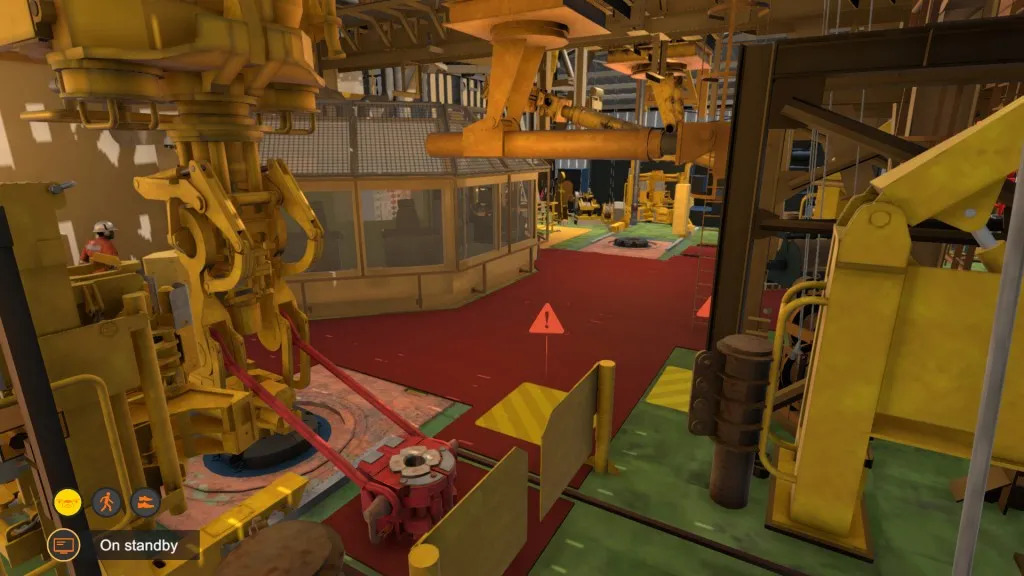Click the On standby status label
The height and width of the screenshot is (576, 1024).
139,545
